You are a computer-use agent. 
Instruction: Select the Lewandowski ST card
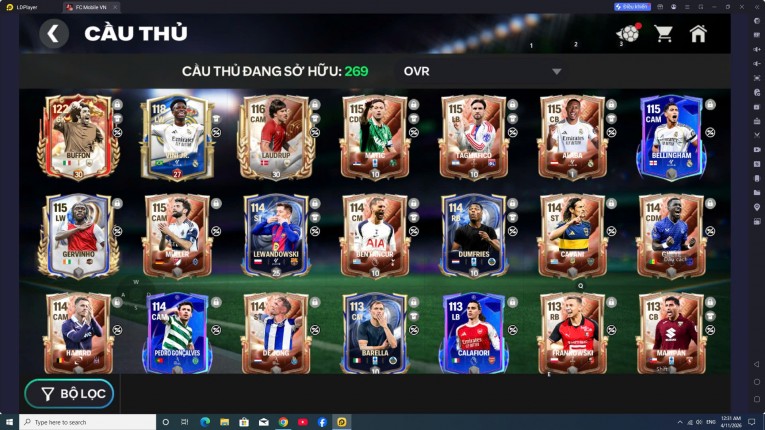tap(274, 235)
